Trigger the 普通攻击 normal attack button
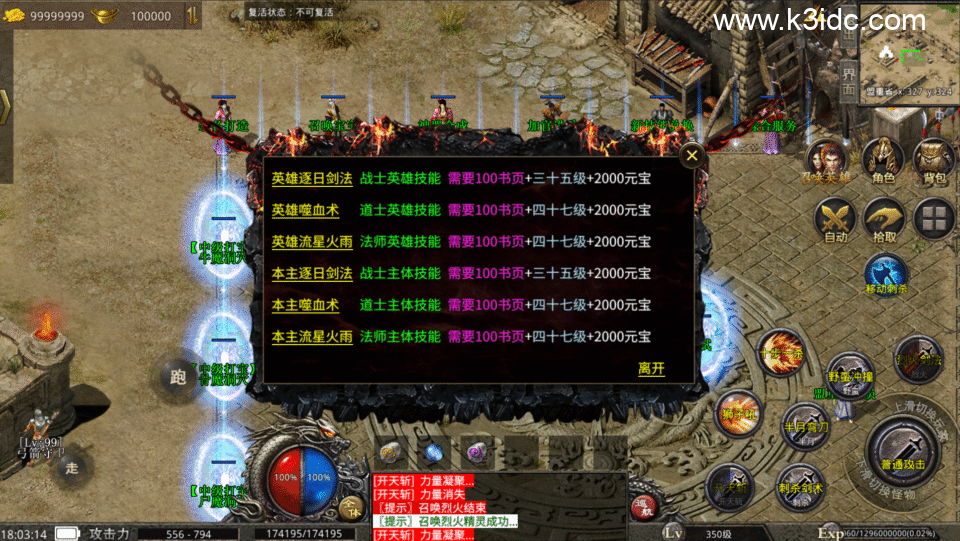Screen dimensions: 960x541 tap(904, 446)
